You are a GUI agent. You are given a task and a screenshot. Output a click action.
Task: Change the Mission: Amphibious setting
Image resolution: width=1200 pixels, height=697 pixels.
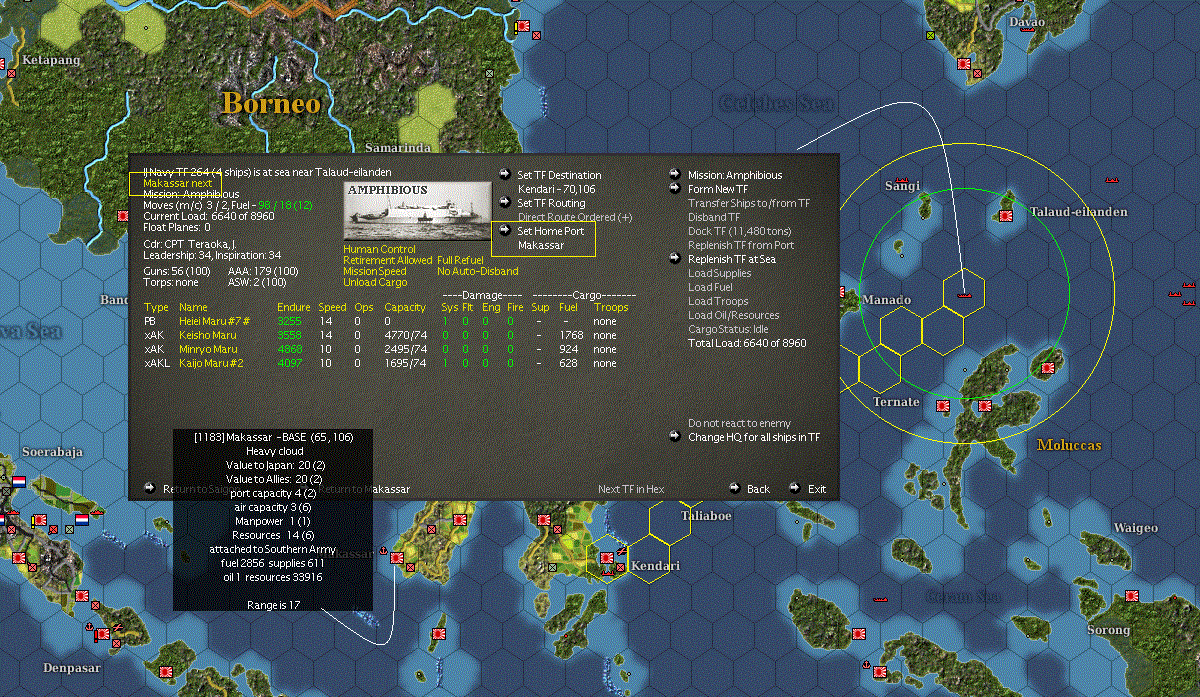point(734,175)
